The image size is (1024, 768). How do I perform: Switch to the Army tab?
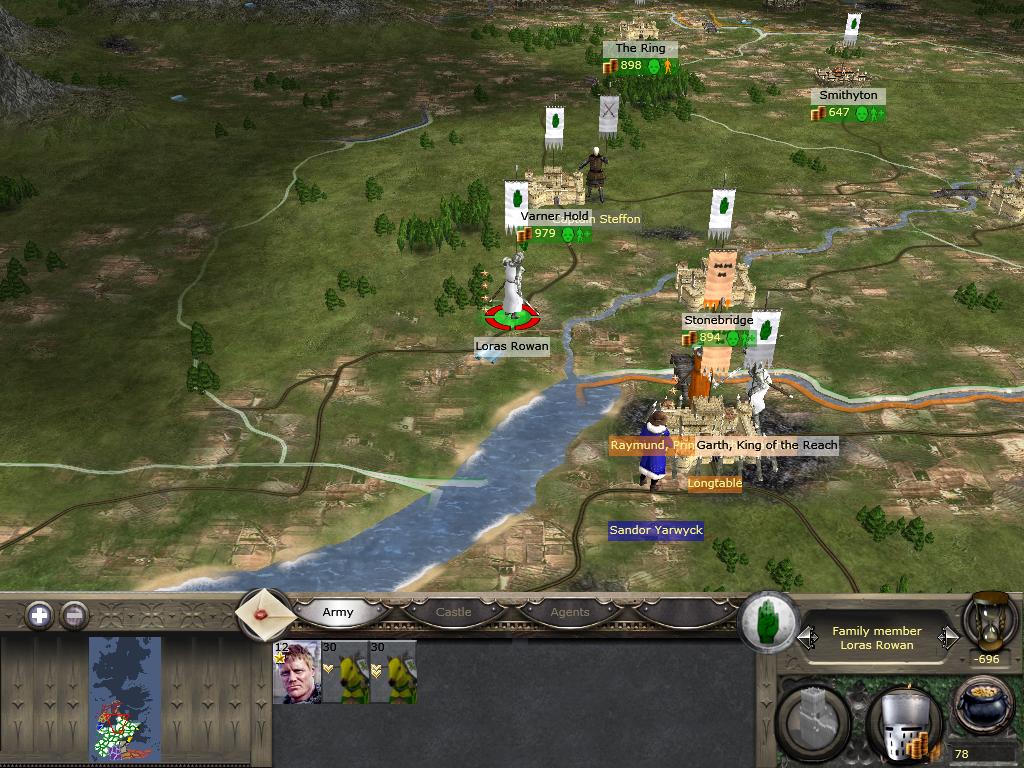point(338,612)
